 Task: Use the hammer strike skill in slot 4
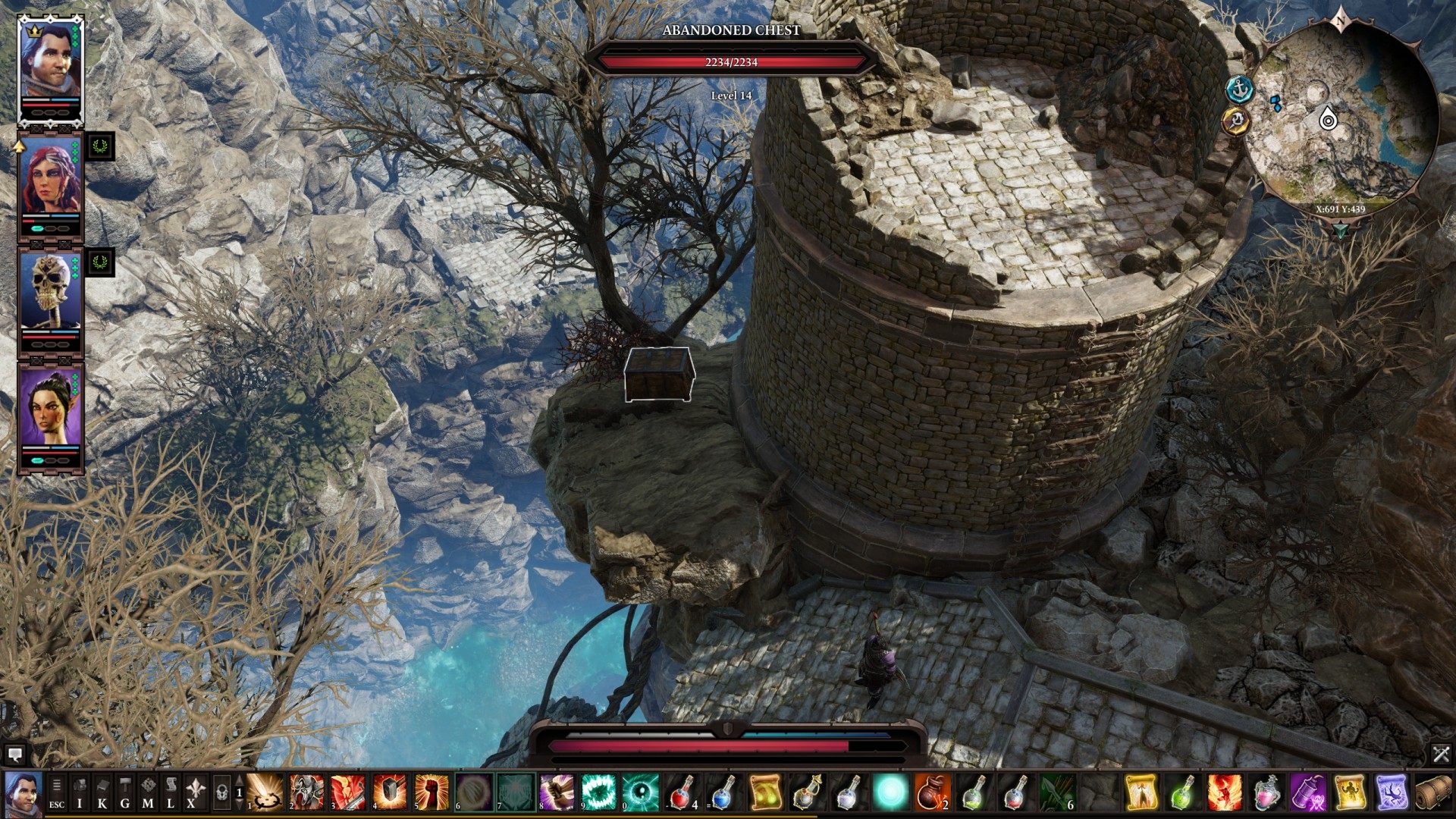pyautogui.click(x=390, y=792)
